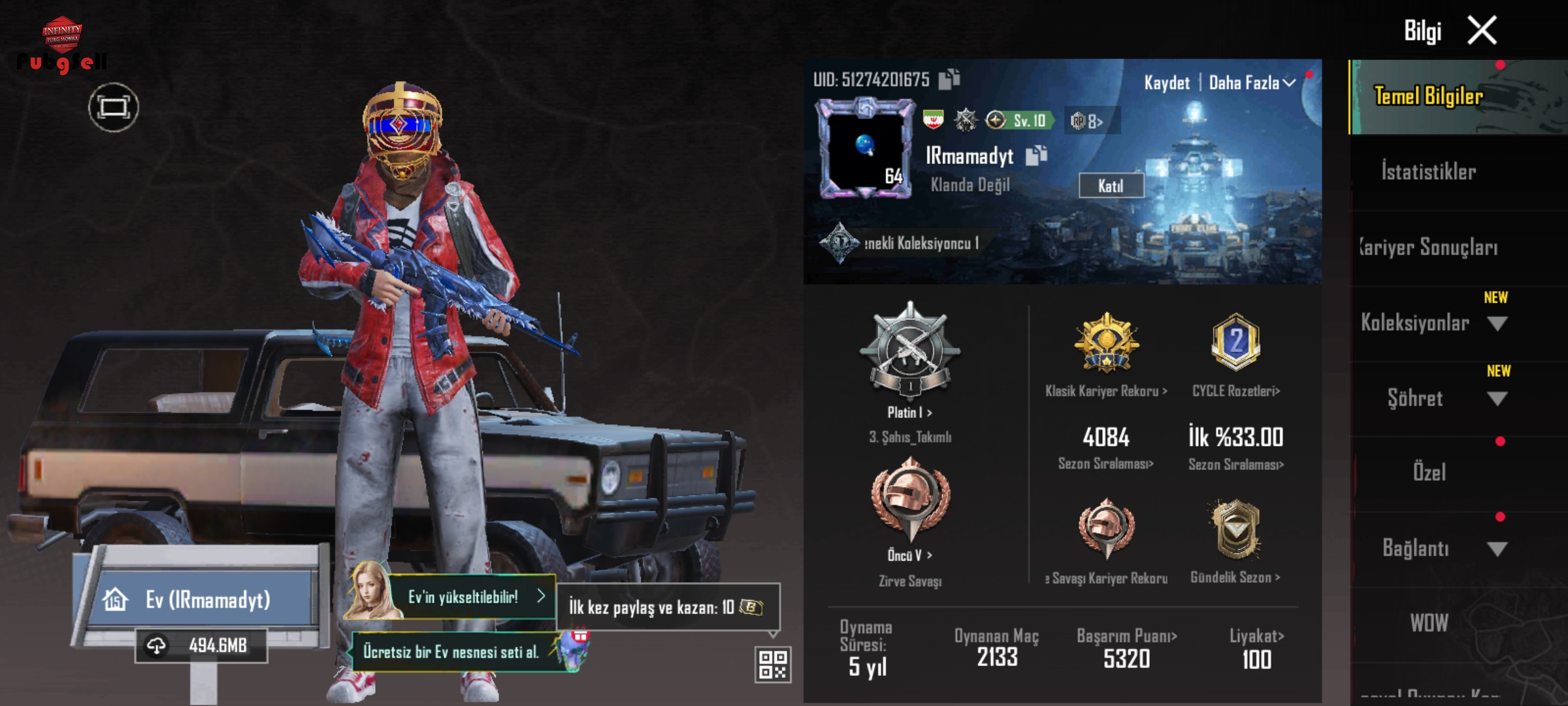1568x706 pixels.
Task: Open the Ev (IRmamadyt) home sign
Action: 206,599
